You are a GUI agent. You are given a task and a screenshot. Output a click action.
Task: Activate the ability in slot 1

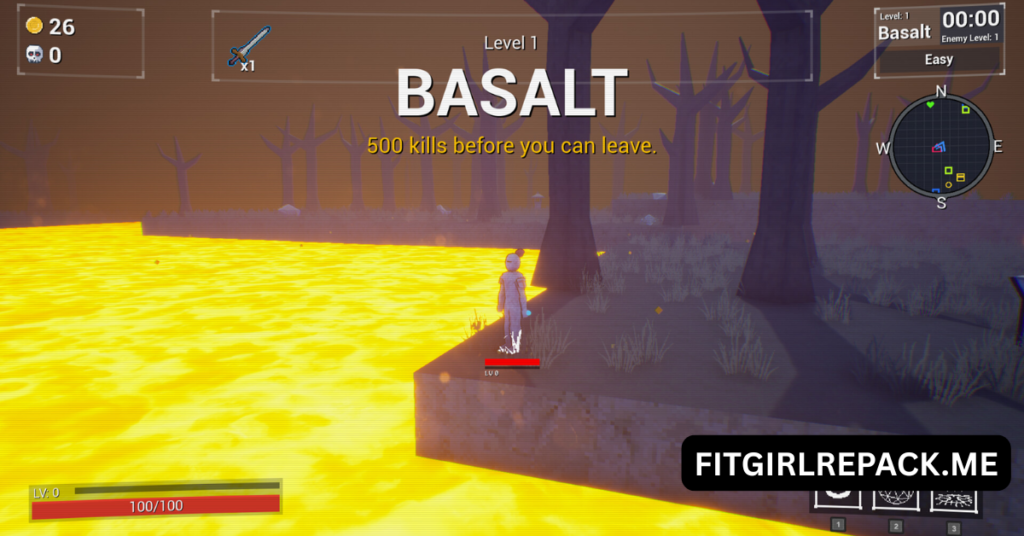838,499
